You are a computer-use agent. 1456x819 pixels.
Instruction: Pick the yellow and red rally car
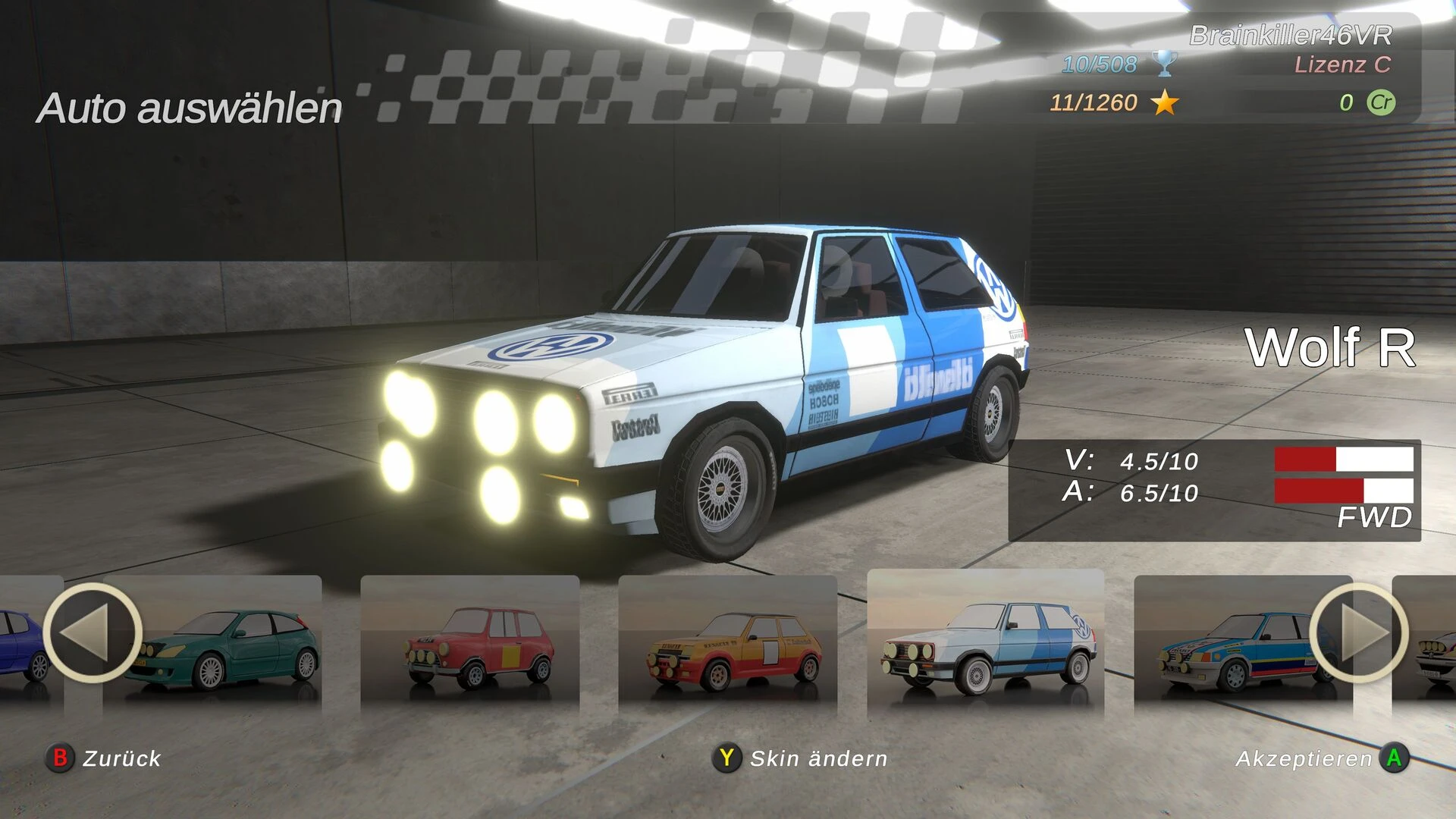click(728, 645)
